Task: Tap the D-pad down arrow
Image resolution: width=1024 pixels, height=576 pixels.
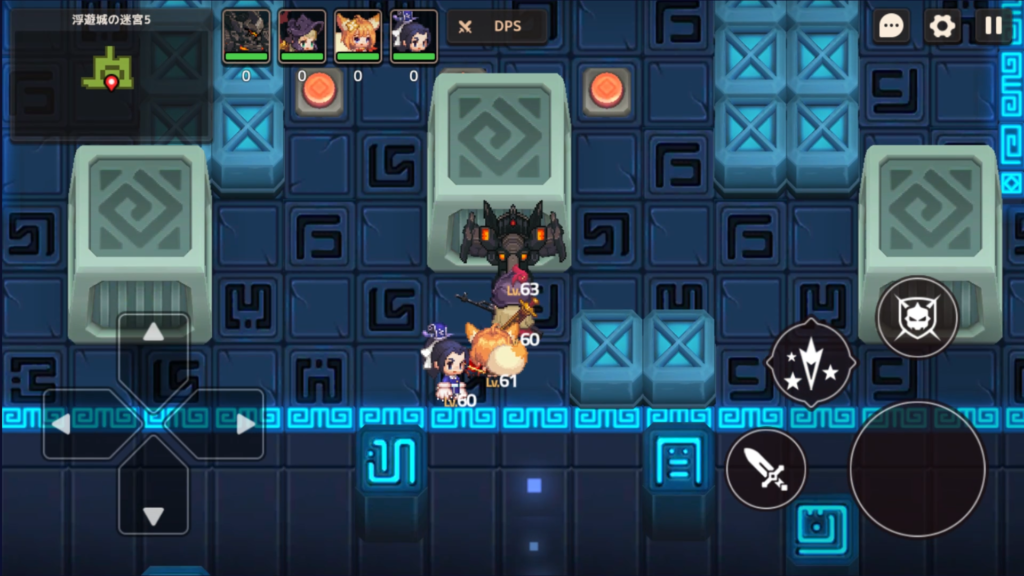Action: tap(153, 515)
